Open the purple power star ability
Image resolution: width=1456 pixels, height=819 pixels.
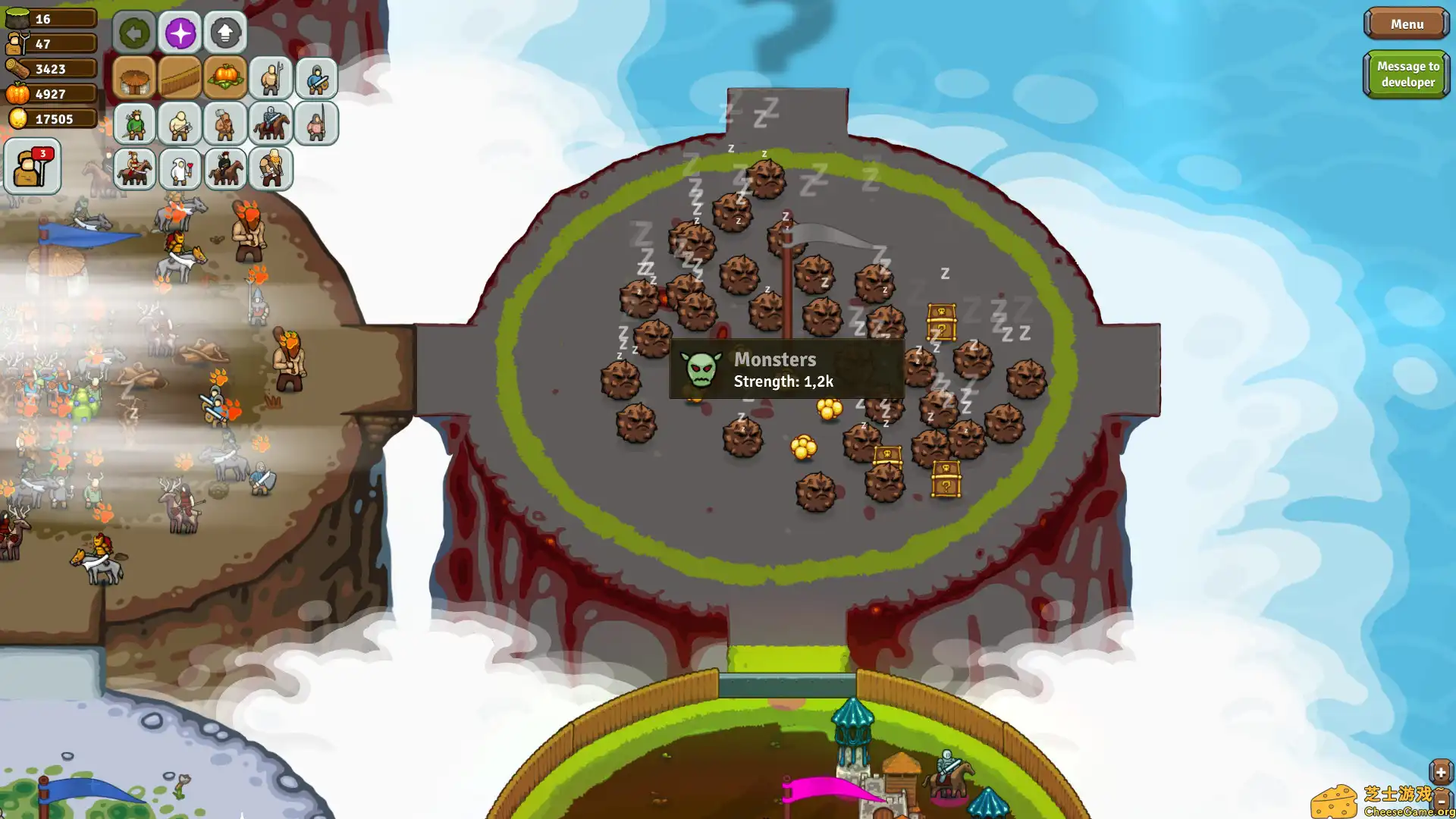click(180, 33)
